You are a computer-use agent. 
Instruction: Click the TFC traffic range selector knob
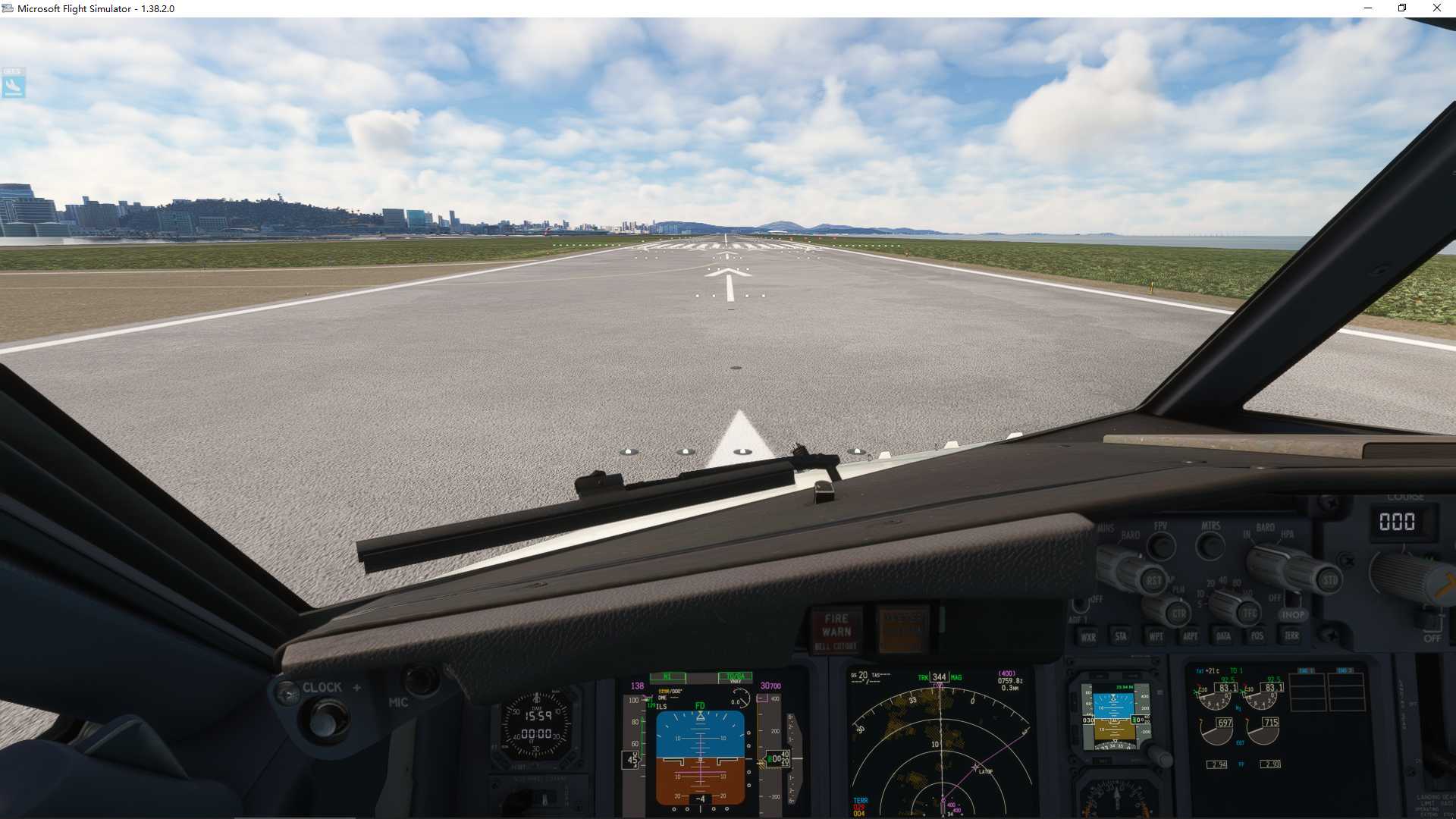point(1249,614)
